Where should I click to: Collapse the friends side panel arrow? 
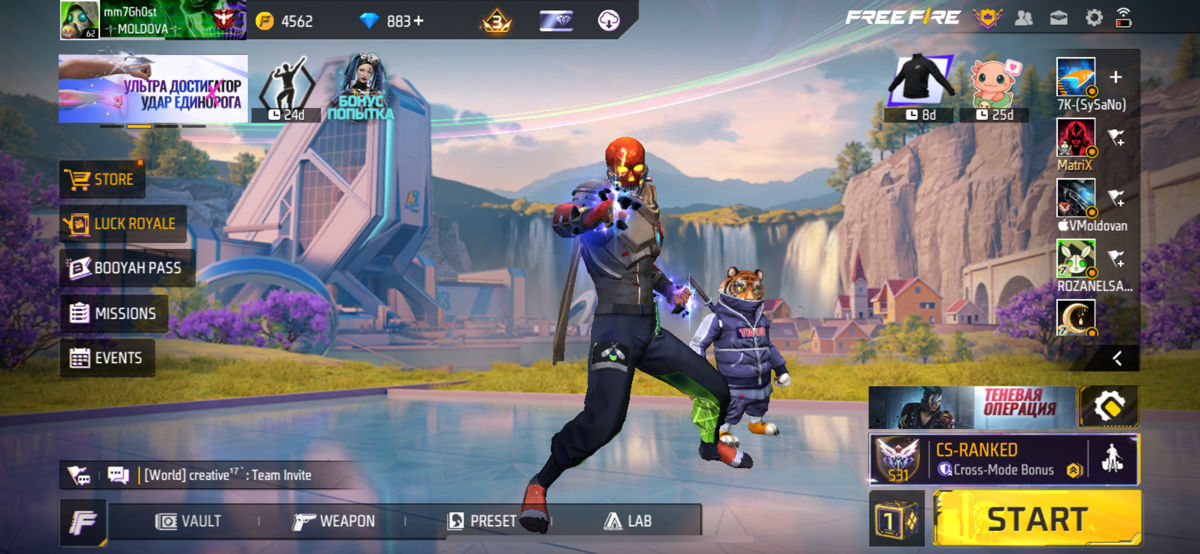1117,358
